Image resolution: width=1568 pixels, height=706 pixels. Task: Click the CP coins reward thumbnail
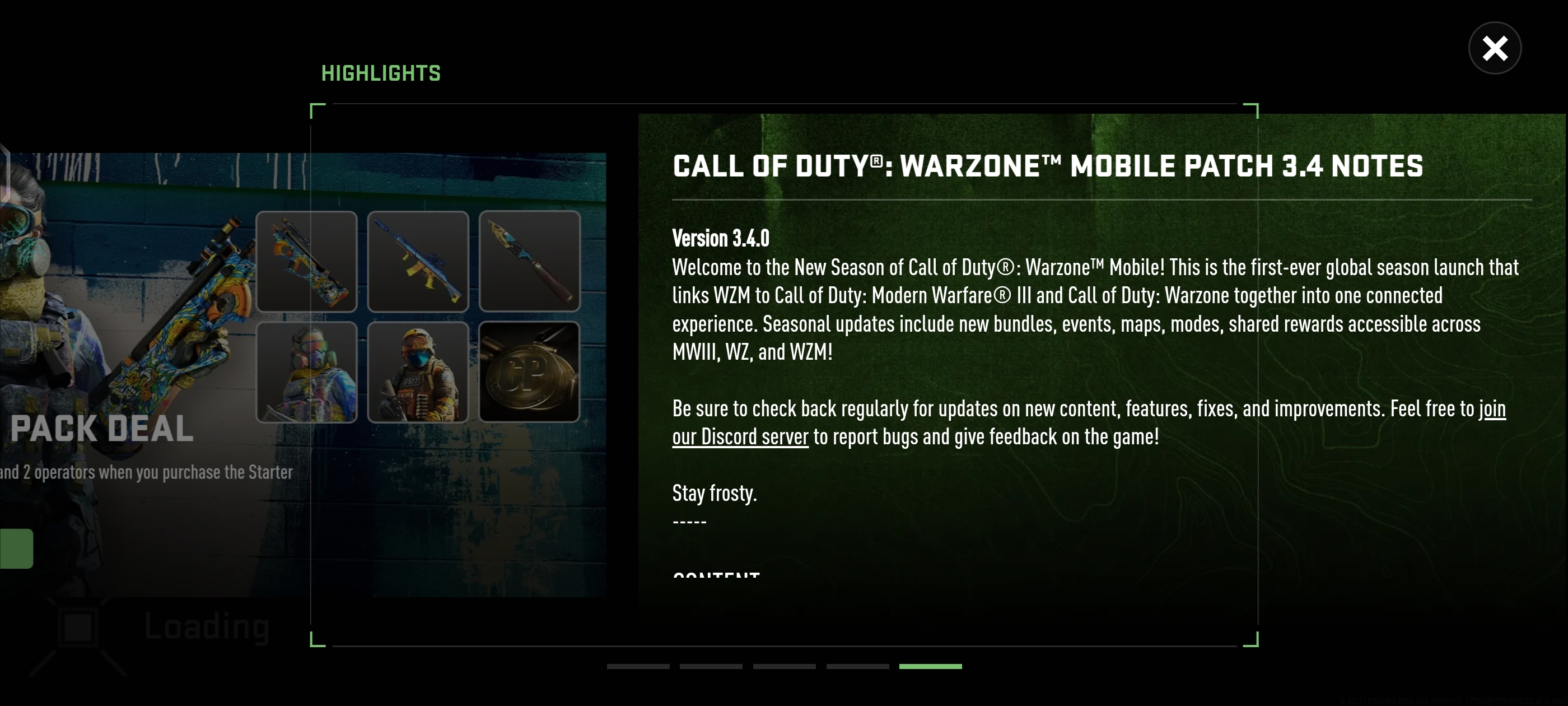point(529,372)
